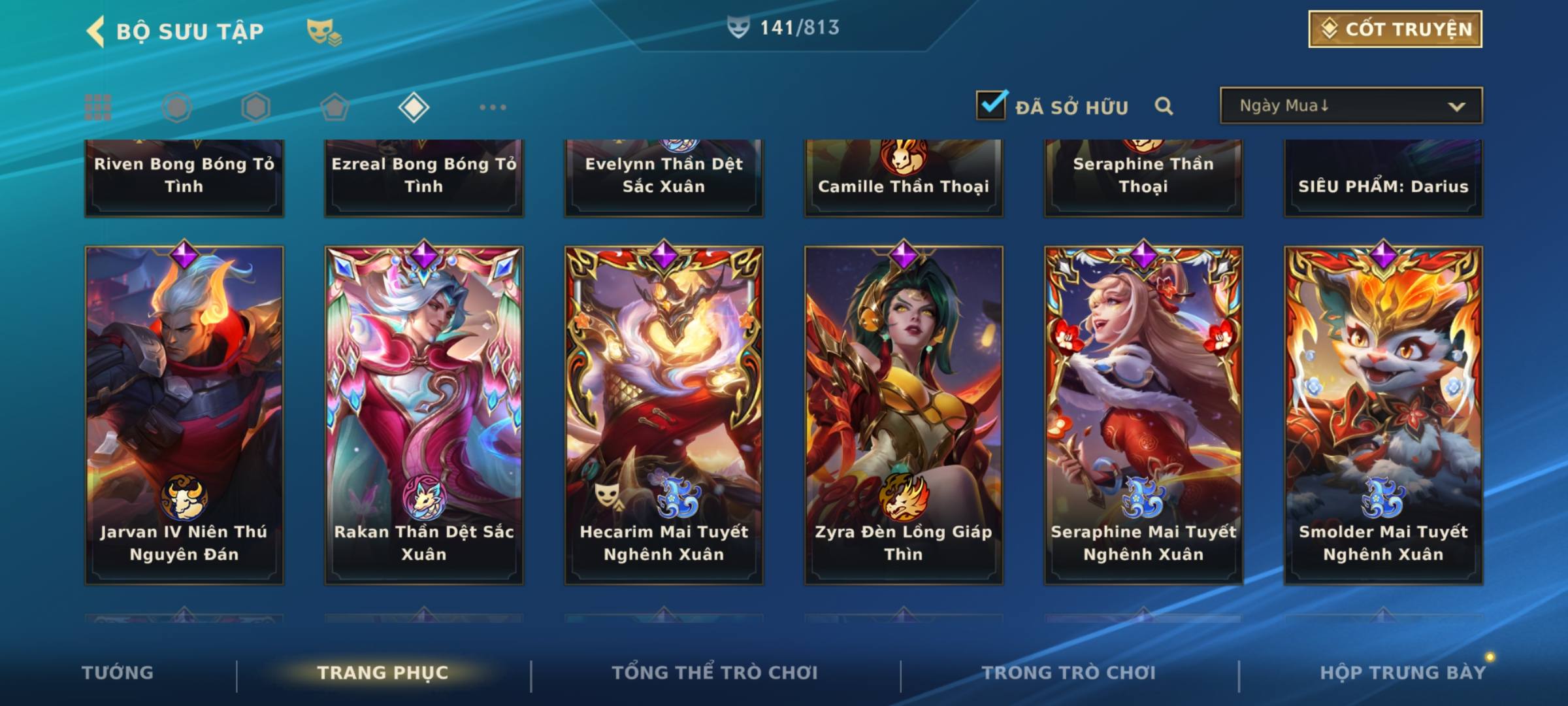Select the grid all-skins filter icon

(98, 107)
